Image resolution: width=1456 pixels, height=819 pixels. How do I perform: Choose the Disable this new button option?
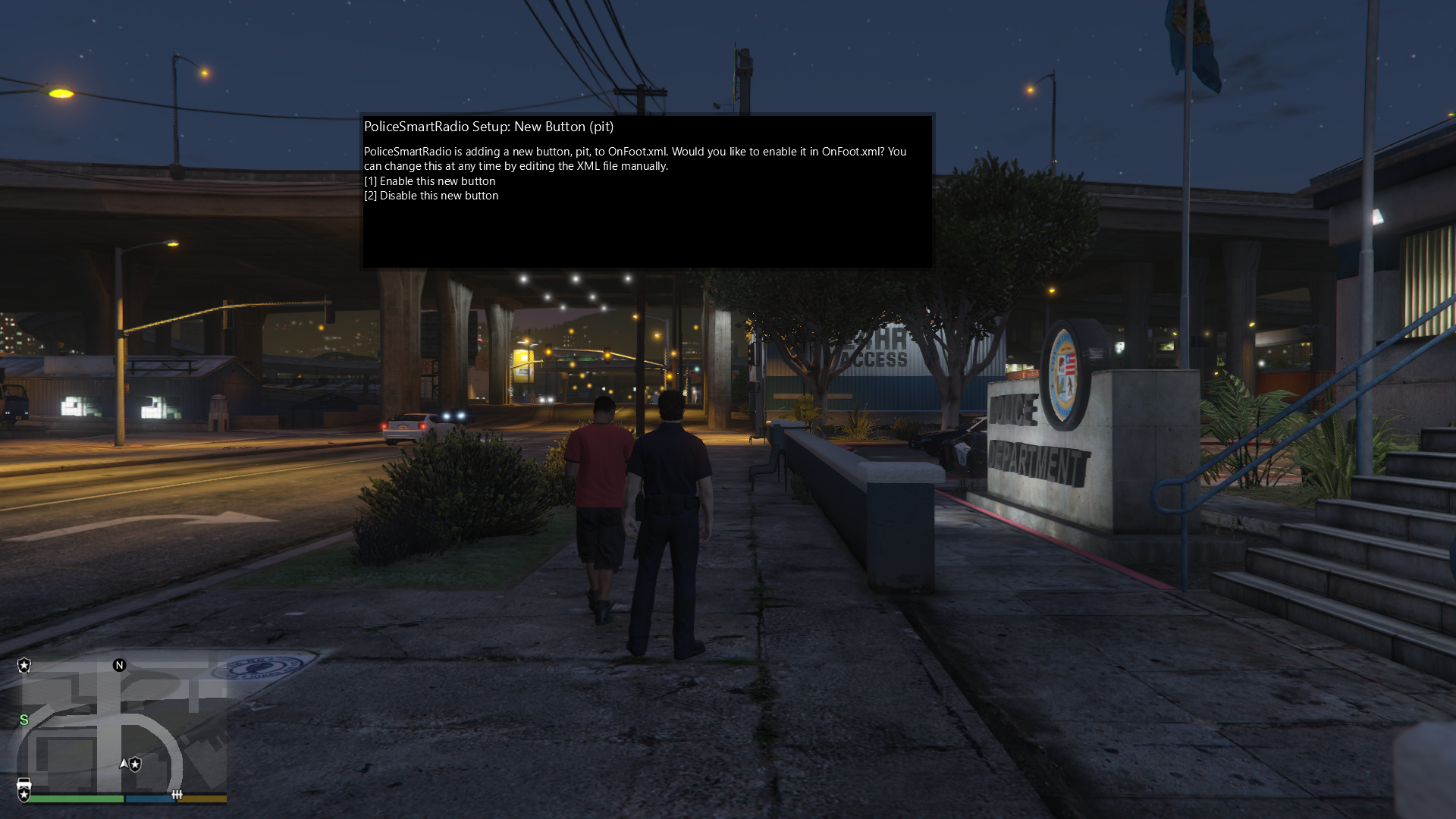tap(431, 196)
